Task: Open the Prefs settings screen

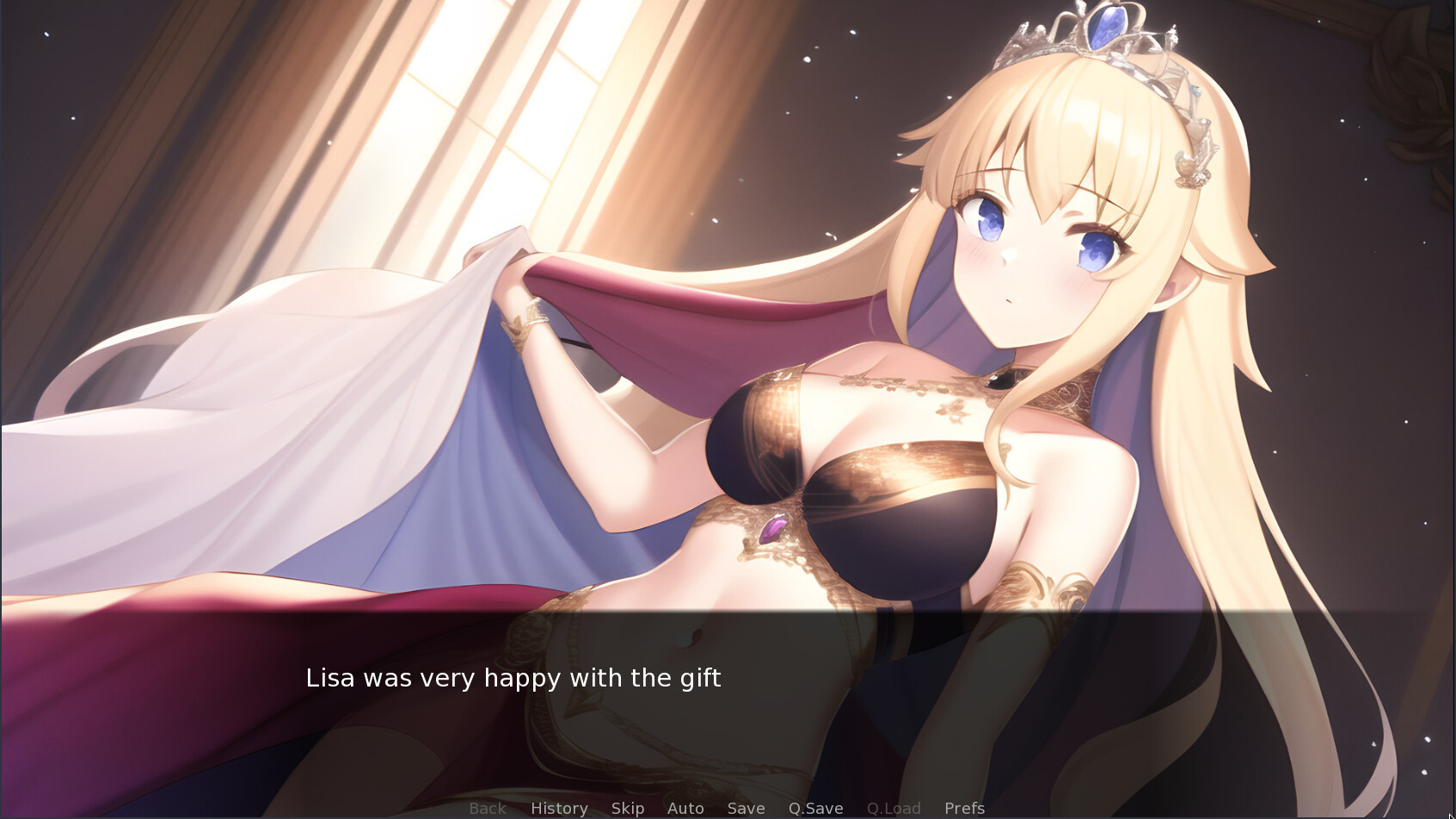Action: pos(964,808)
